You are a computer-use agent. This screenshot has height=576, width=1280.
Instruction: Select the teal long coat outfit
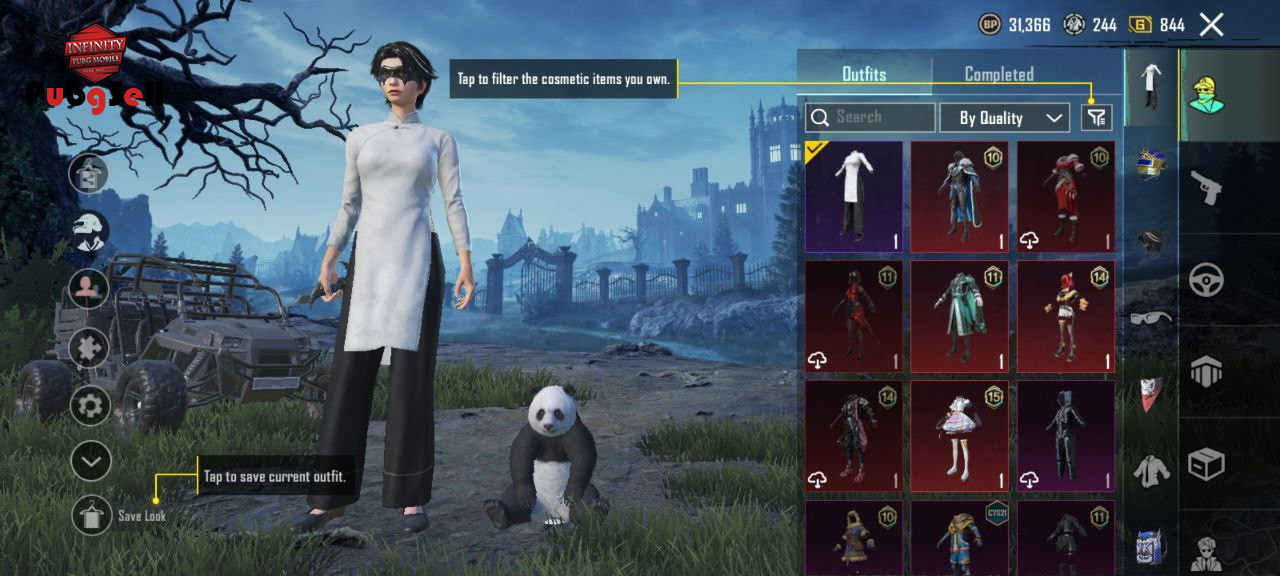[960, 316]
